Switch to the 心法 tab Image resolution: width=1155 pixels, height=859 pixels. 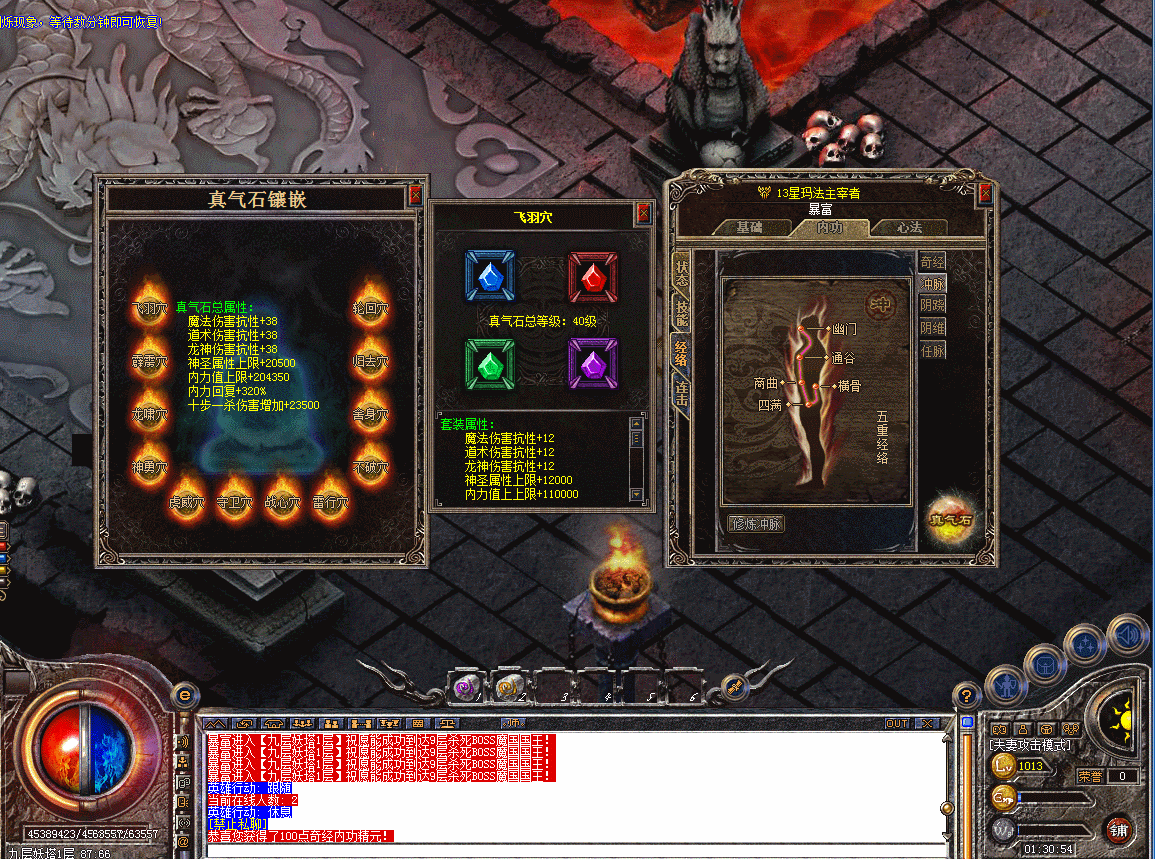tap(908, 228)
